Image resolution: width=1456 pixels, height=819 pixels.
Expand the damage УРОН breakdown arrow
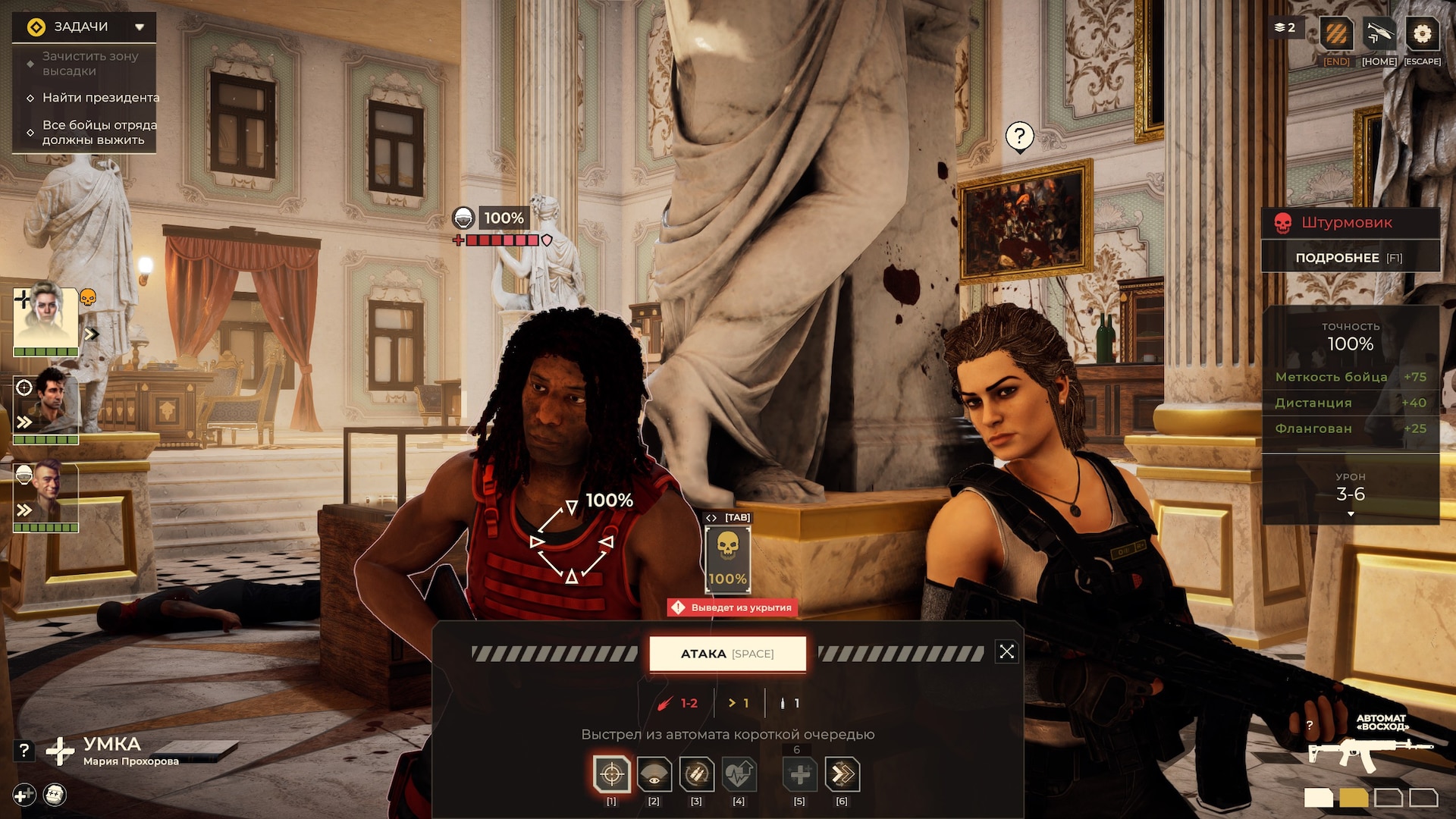tap(1351, 515)
